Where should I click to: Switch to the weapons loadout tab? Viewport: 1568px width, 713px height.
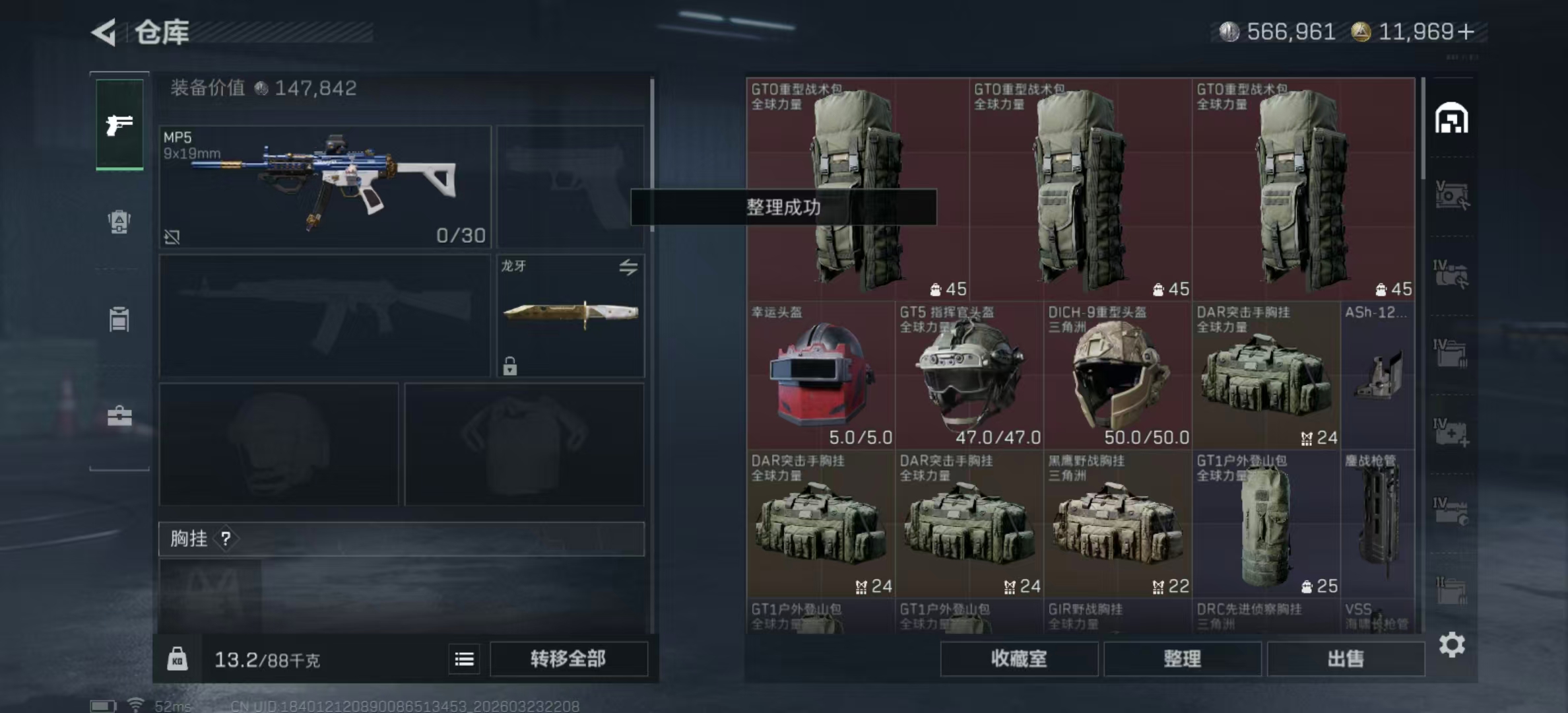(119, 124)
